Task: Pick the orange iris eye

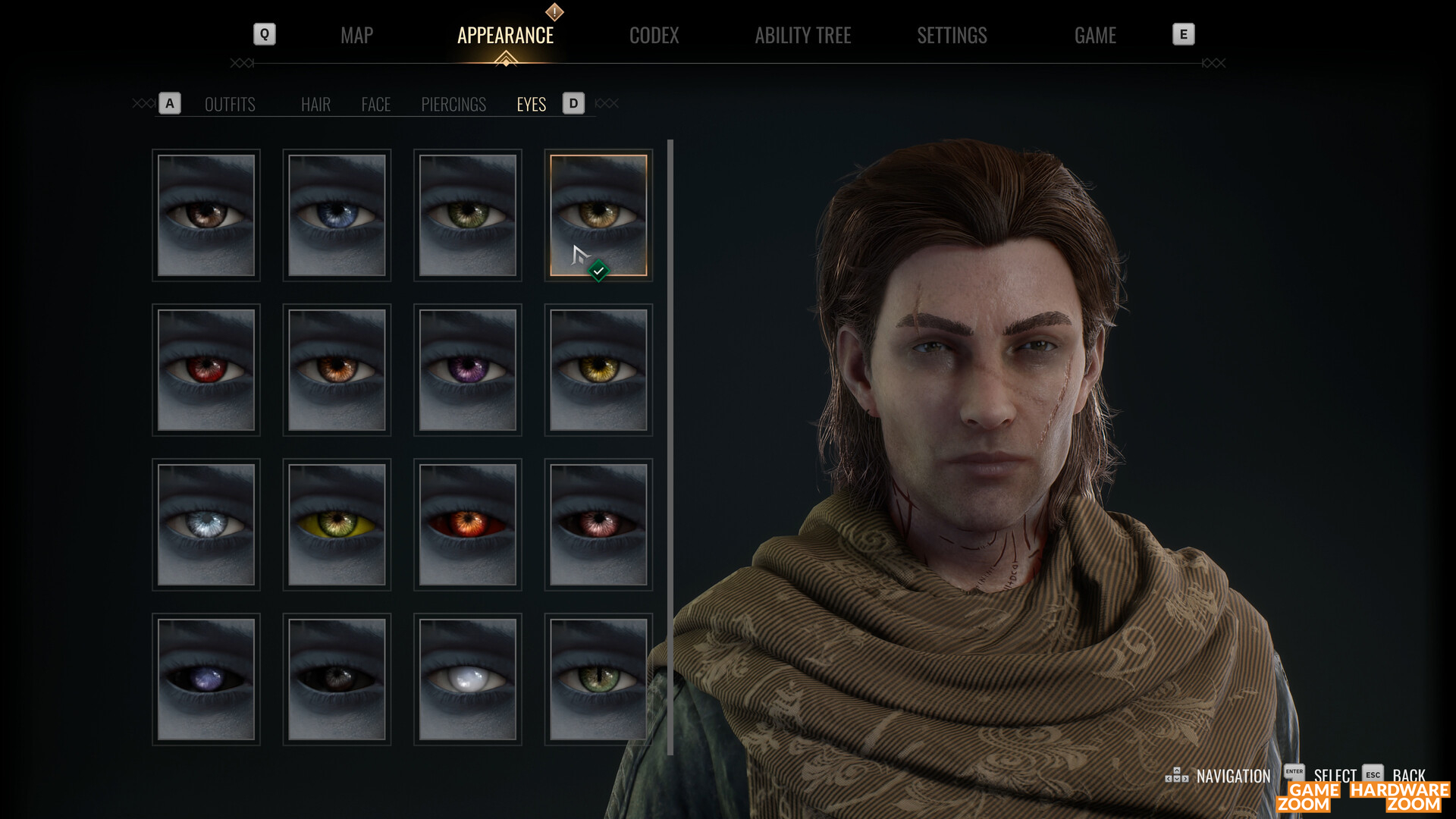Action: pyautogui.click(x=337, y=370)
